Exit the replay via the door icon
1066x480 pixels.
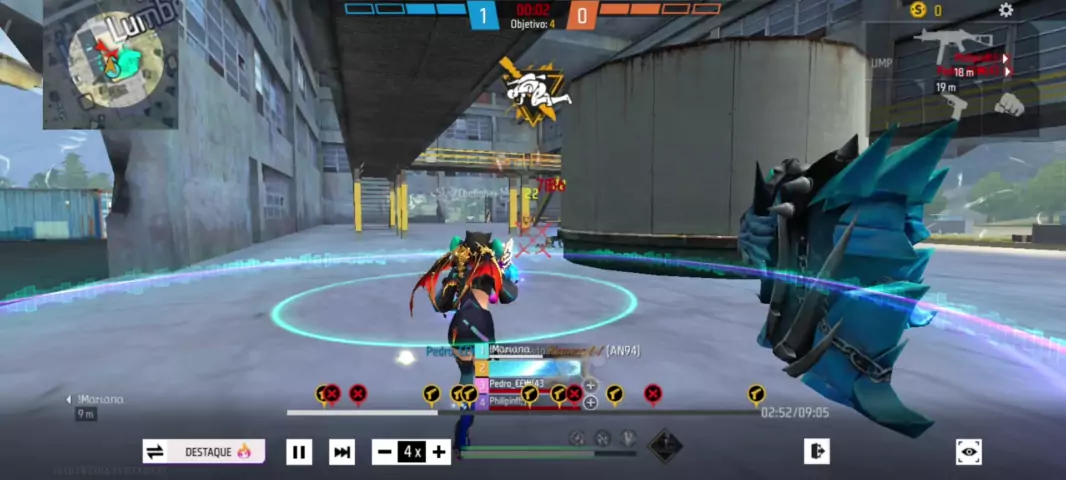tap(816, 452)
